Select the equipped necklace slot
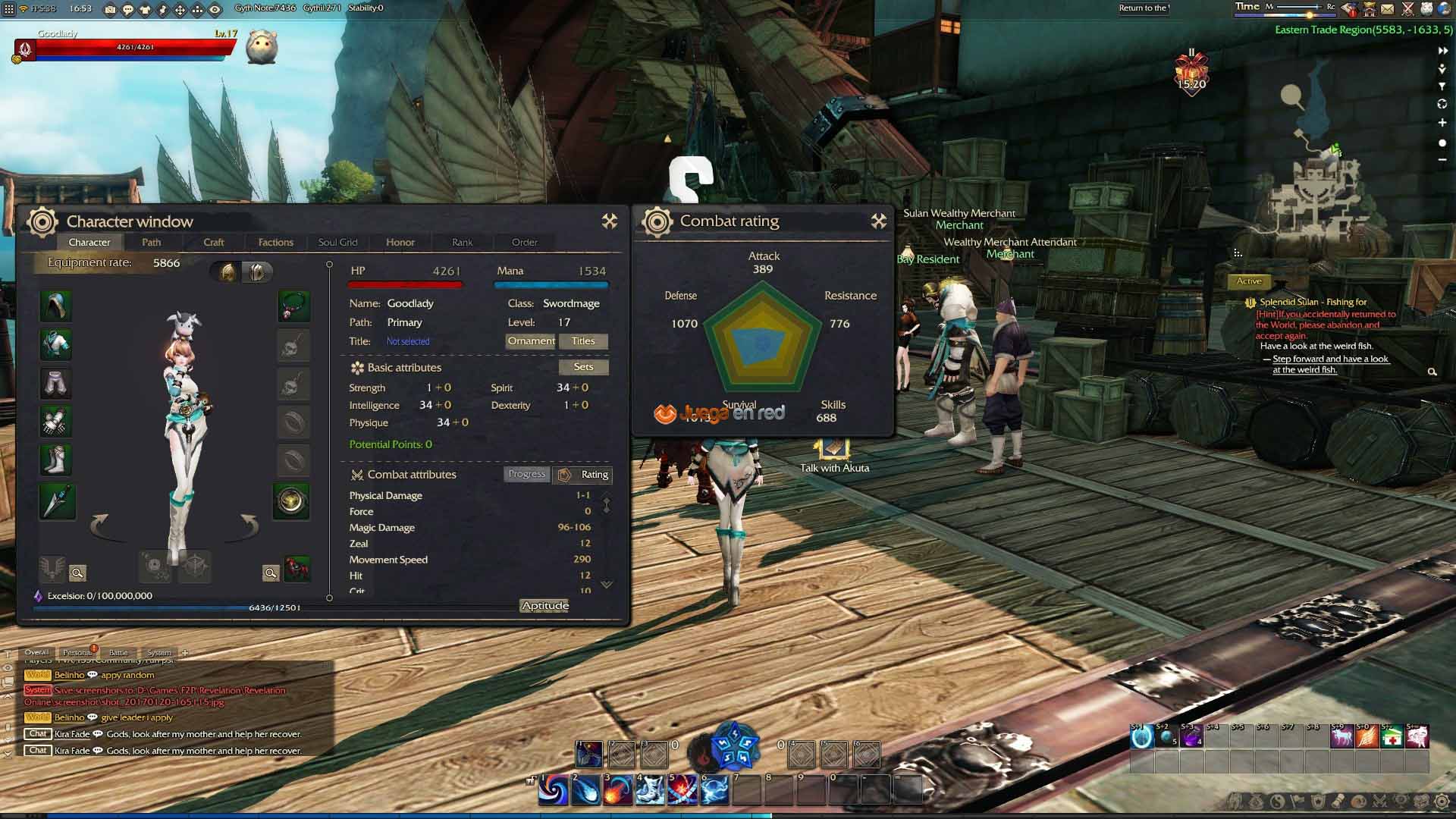Viewport: 1456px width, 819px height. click(x=293, y=306)
